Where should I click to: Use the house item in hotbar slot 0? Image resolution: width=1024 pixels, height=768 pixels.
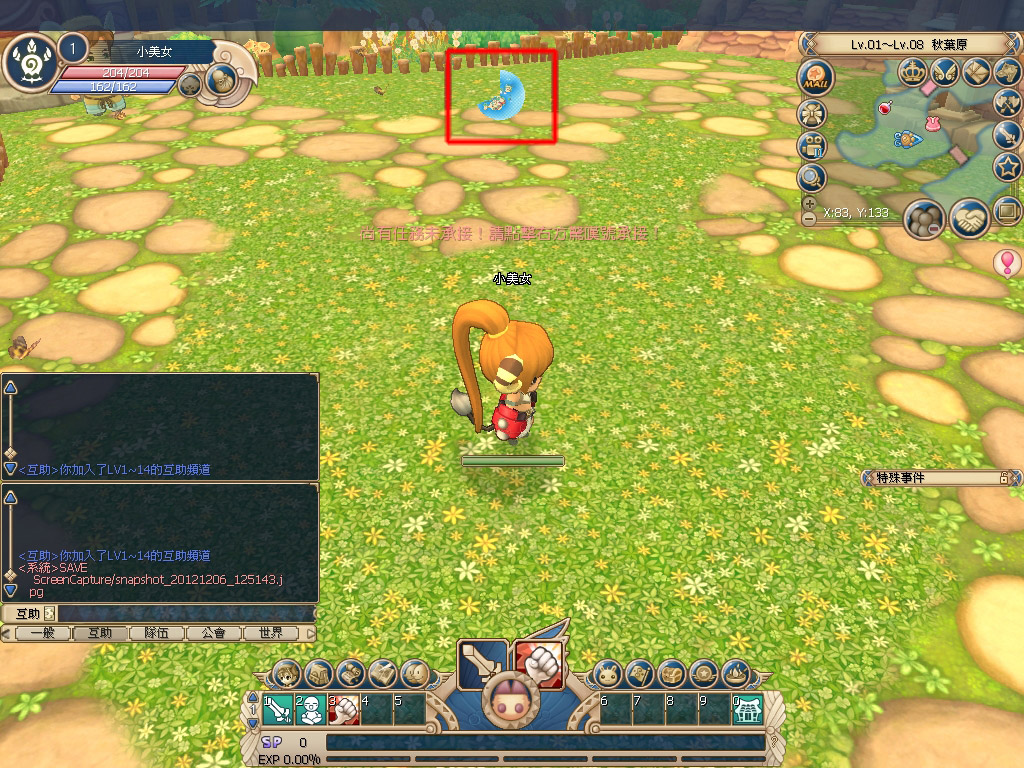point(747,710)
